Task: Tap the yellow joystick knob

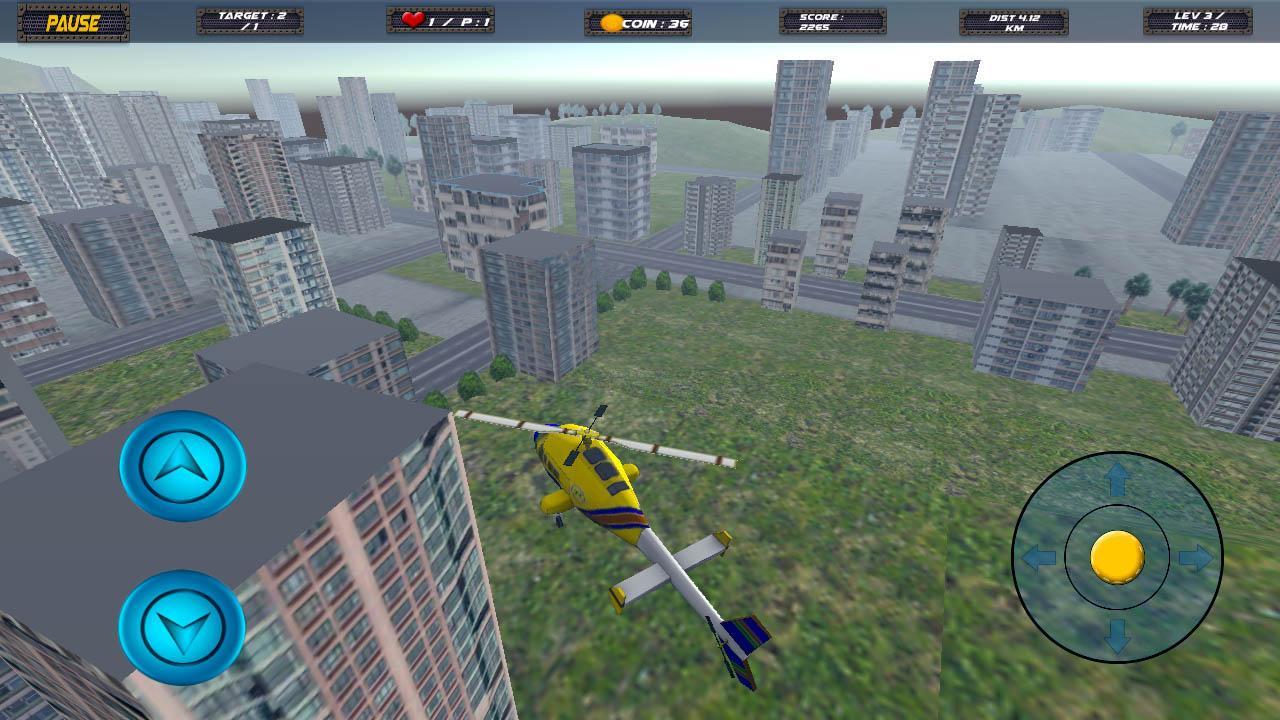Action: pos(1116,558)
